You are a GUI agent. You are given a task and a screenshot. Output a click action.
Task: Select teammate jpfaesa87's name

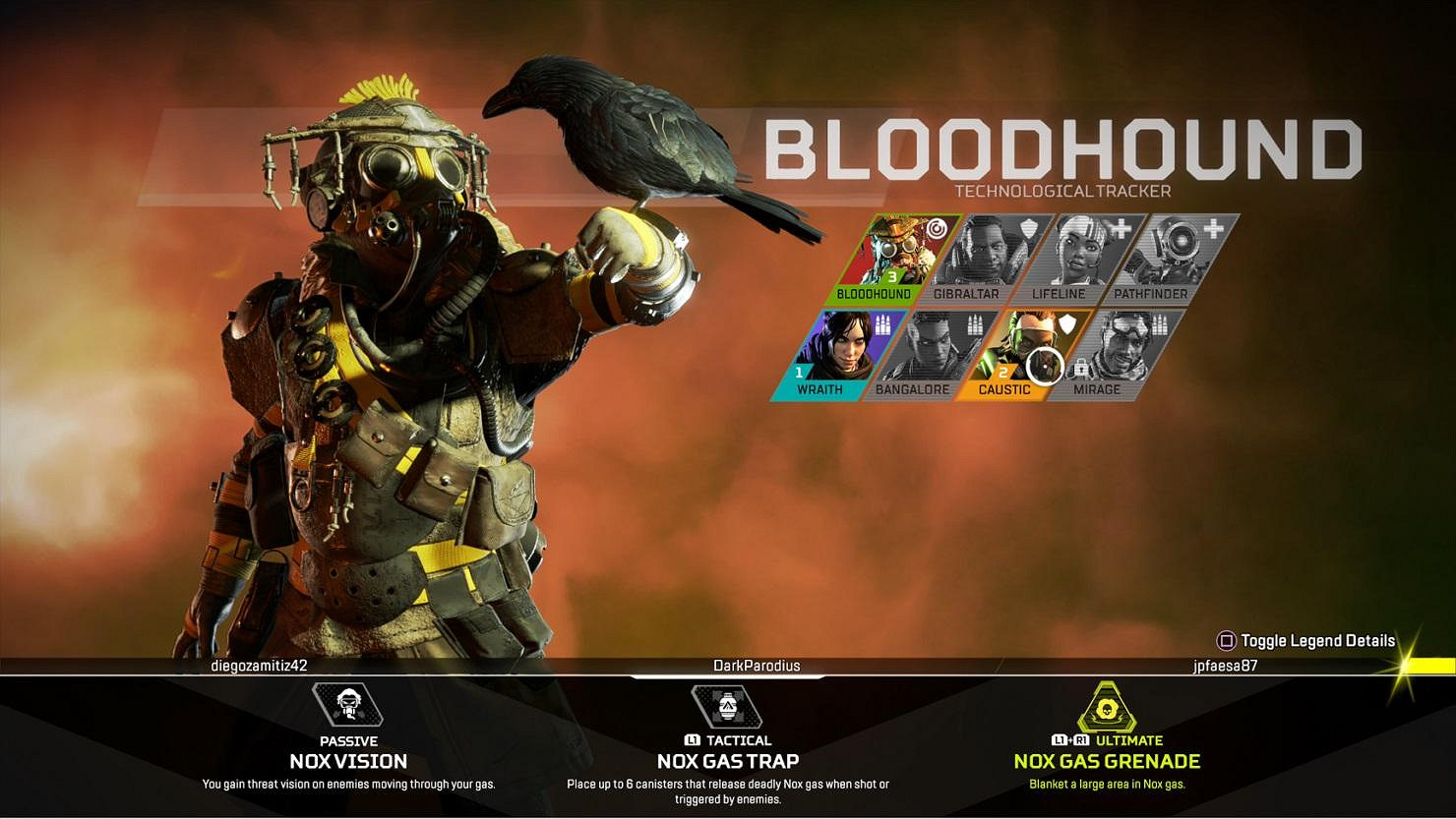(x=1223, y=666)
